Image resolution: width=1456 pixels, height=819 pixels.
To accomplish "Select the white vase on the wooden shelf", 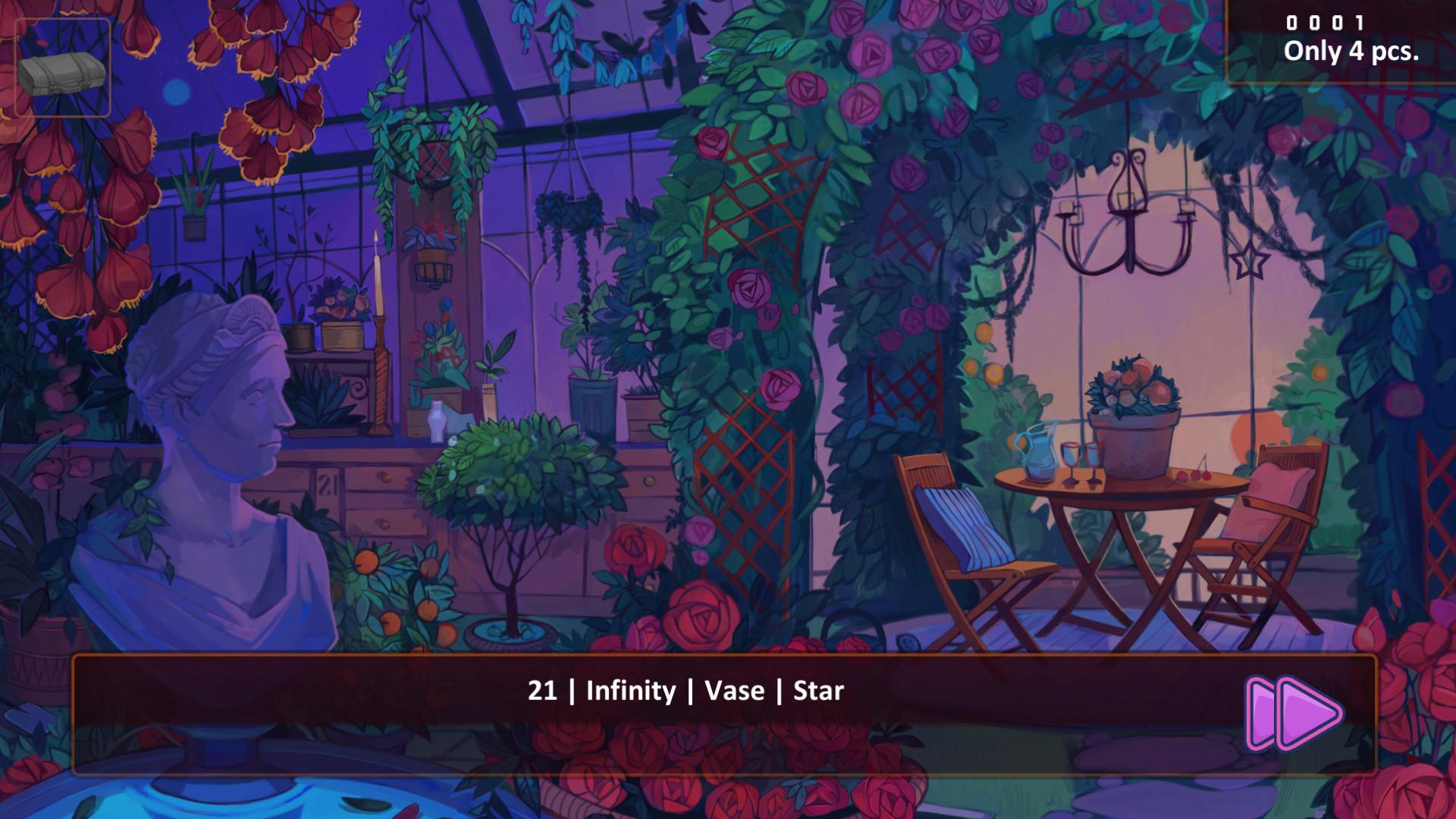I will tap(437, 422).
